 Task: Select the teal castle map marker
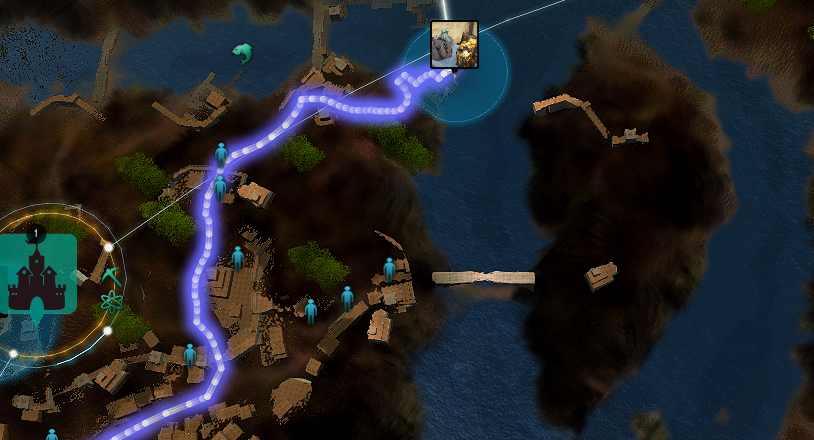click(38, 274)
